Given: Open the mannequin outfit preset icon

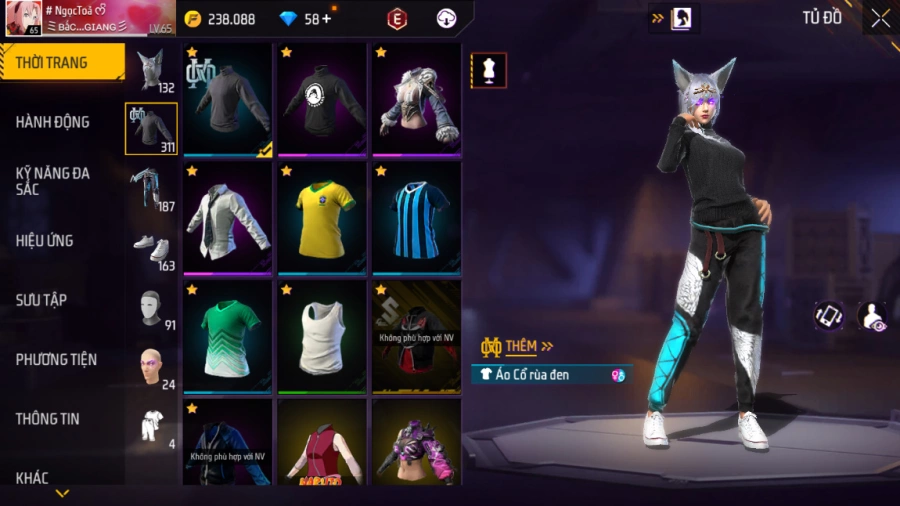Looking at the screenshot, I should pos(489,70).
